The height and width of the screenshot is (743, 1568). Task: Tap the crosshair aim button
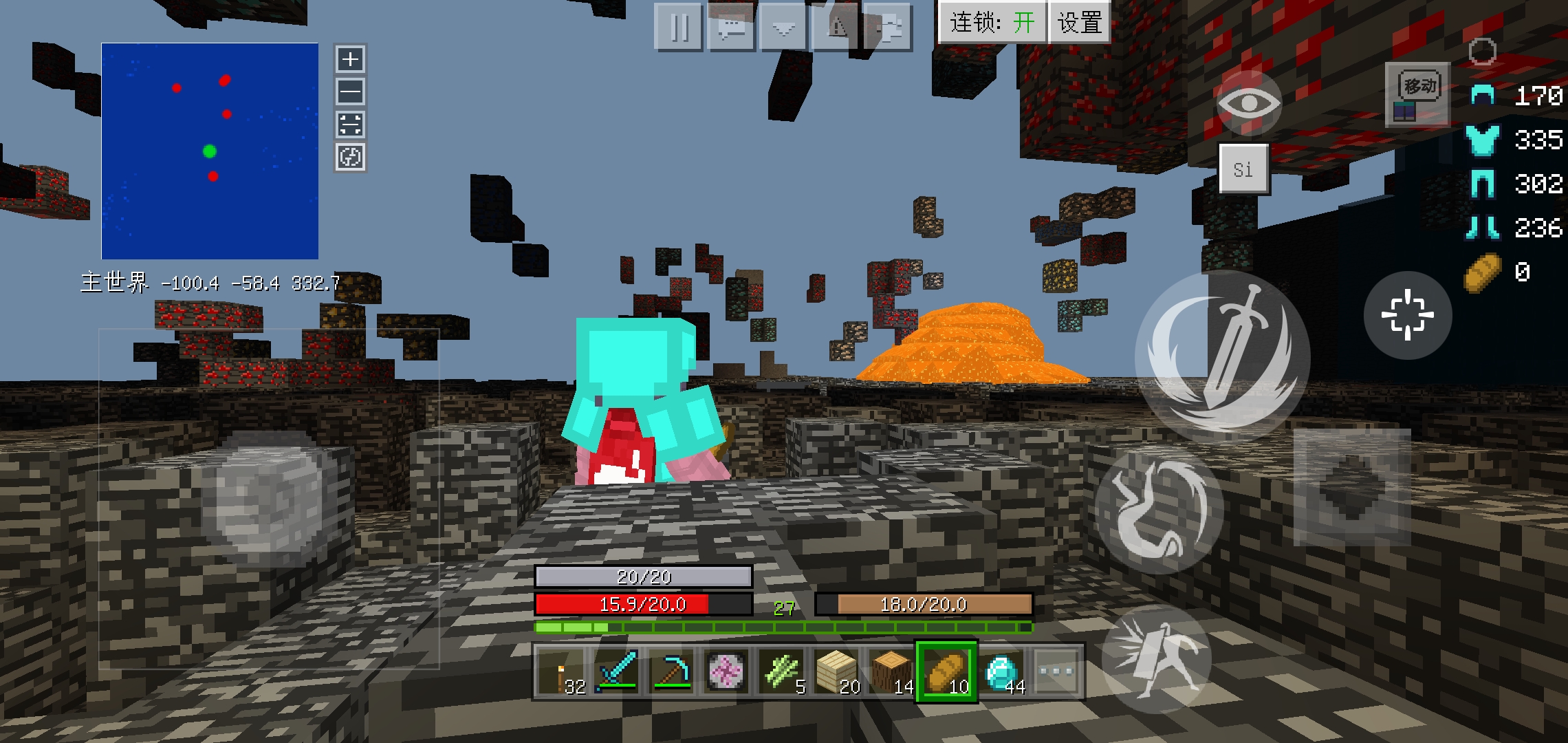1407,315
